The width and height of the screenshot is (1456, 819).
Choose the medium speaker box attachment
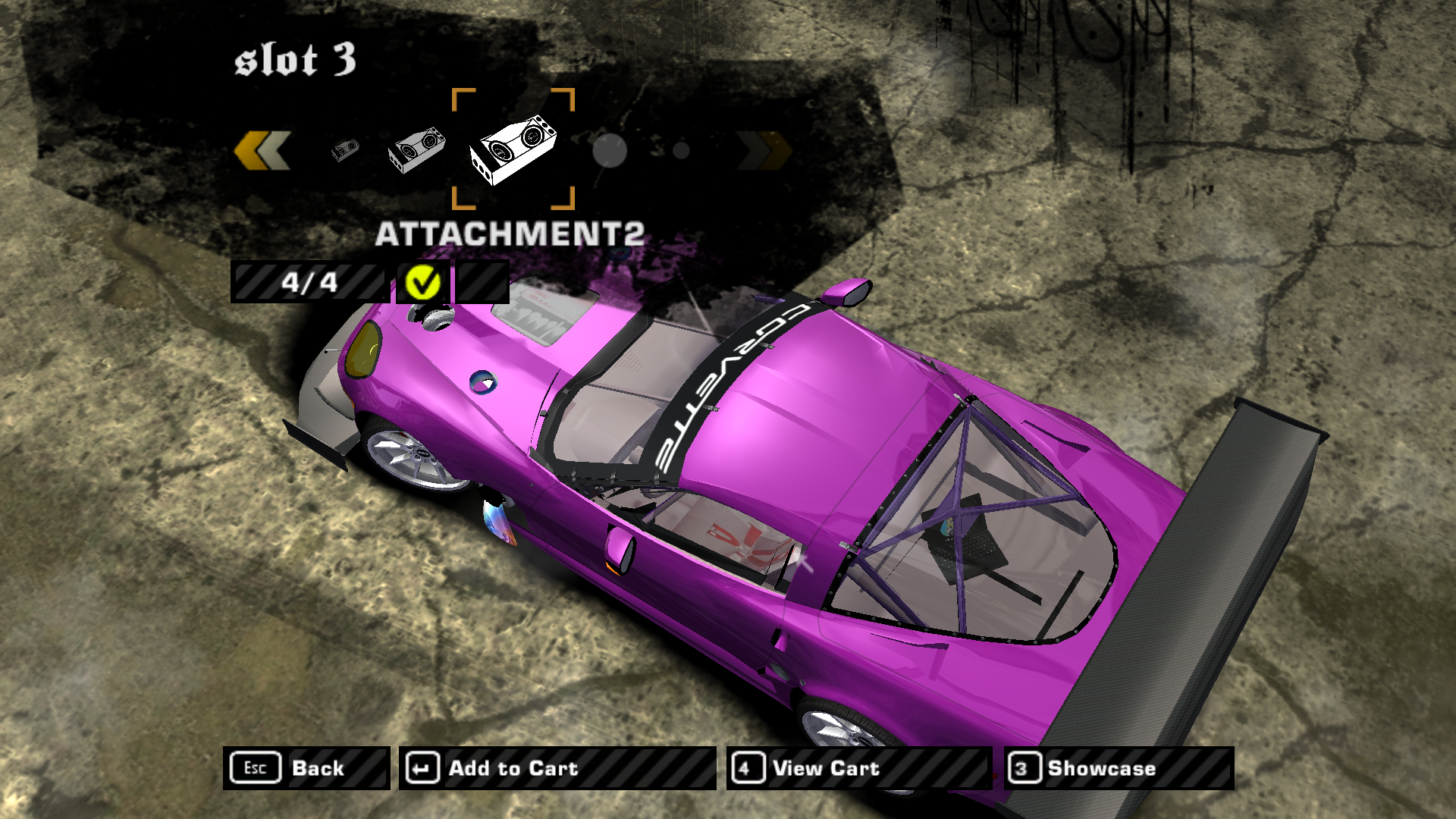(x=416, y=149)
